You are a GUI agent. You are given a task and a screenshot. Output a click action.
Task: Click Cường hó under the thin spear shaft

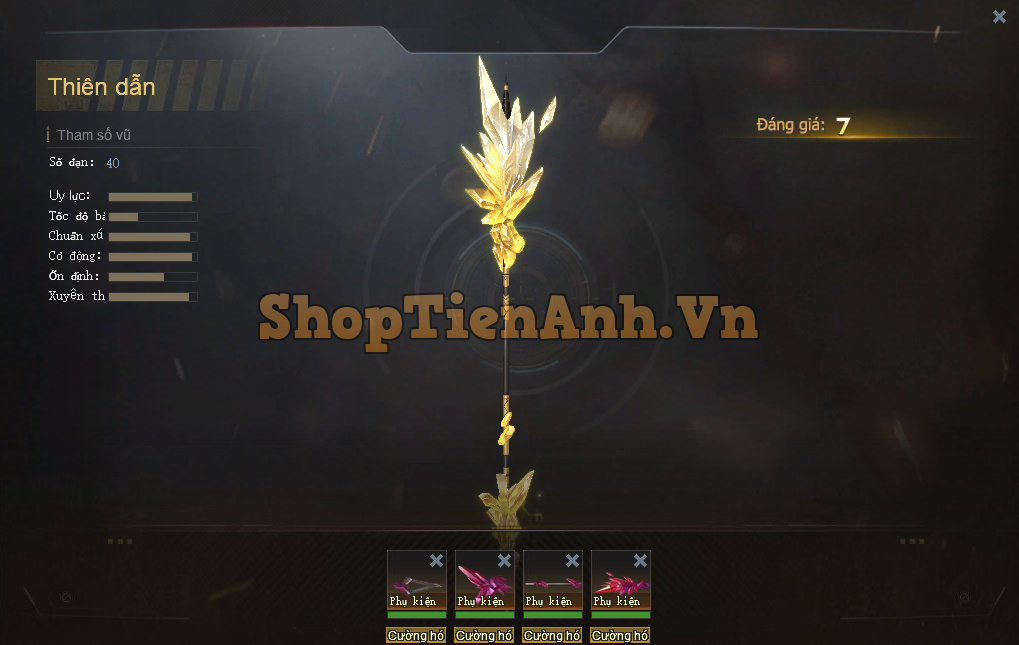click(x=552, y=635)
